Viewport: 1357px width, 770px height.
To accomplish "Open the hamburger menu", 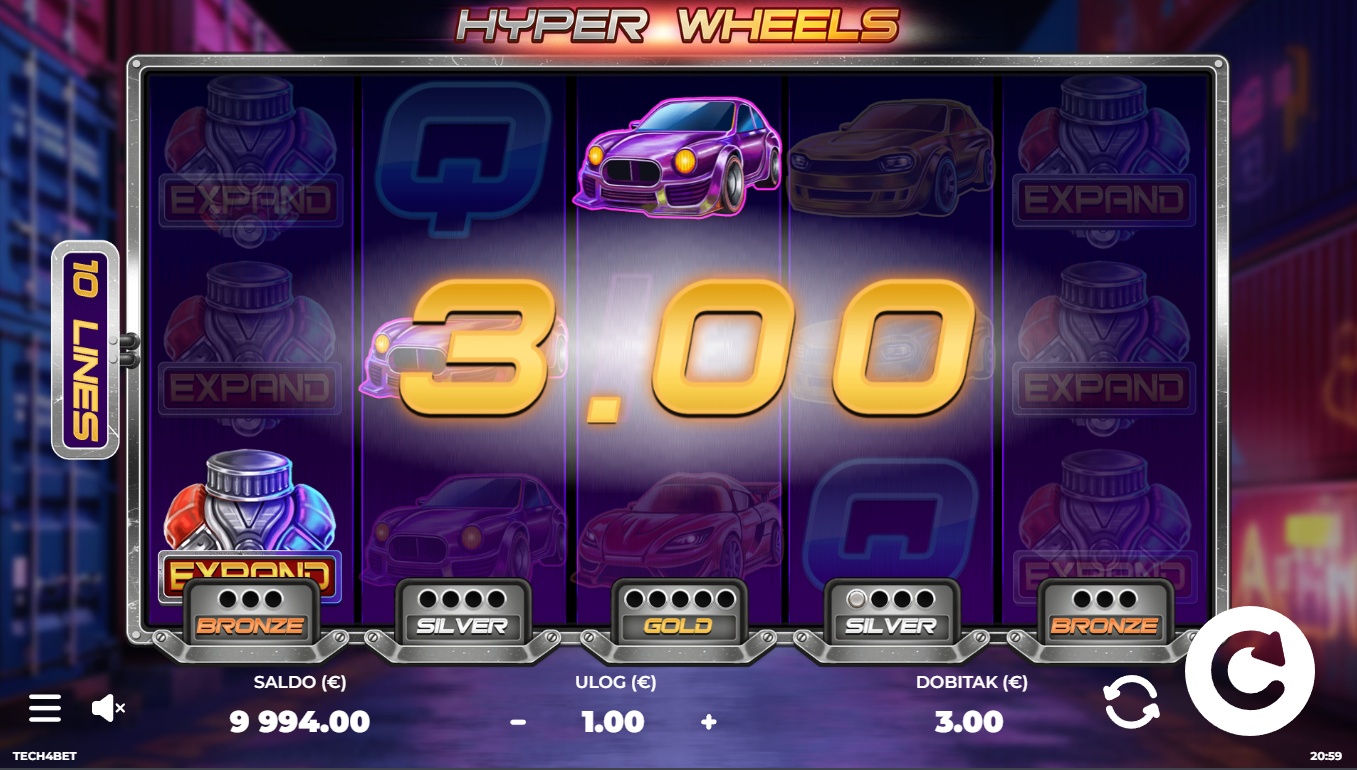I will coord(45,708).
